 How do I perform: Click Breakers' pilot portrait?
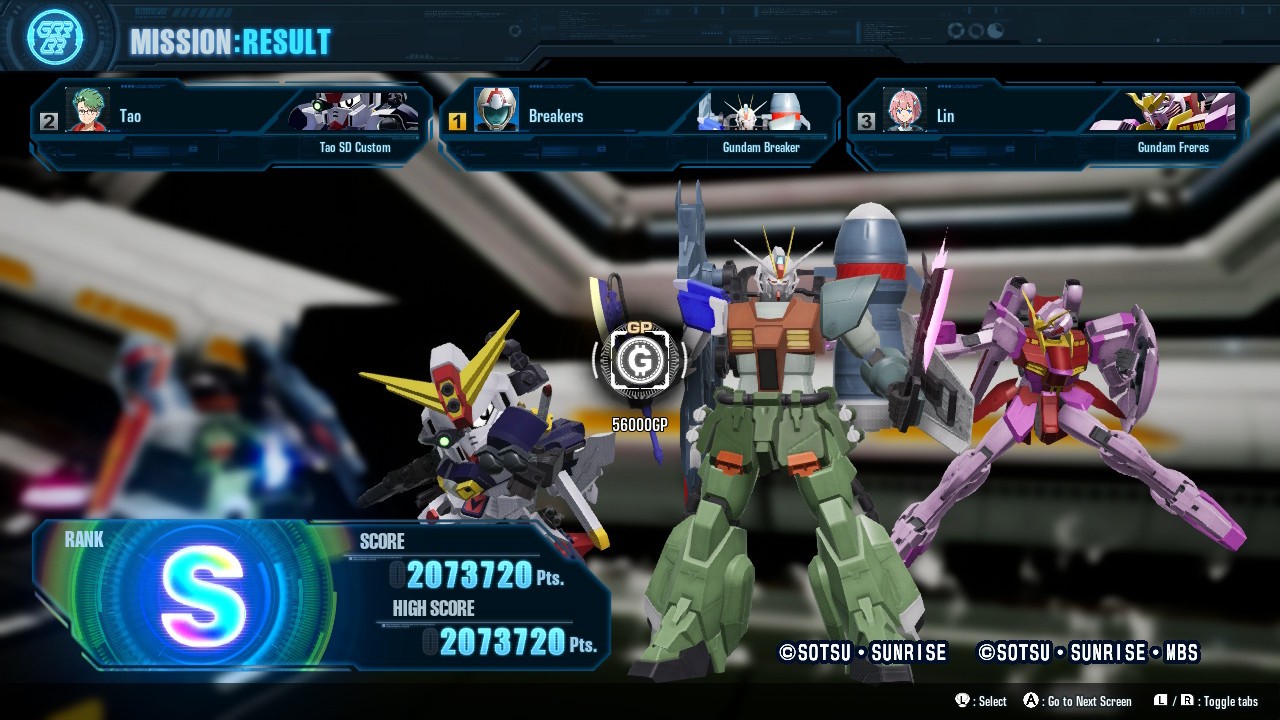(x=496, y=110)
